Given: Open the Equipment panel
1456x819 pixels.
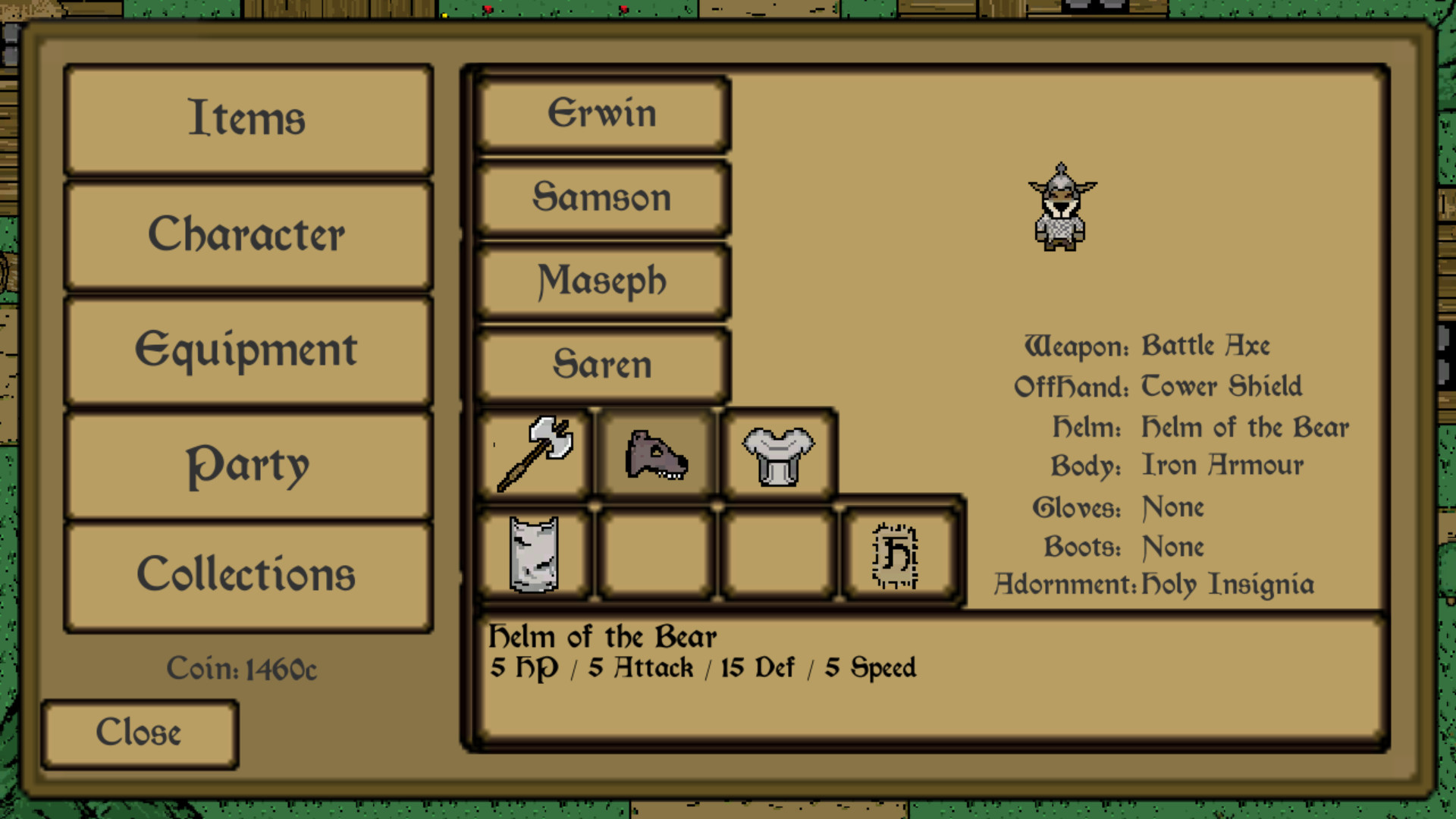Looking at the screenshot, I should (247, 350).
